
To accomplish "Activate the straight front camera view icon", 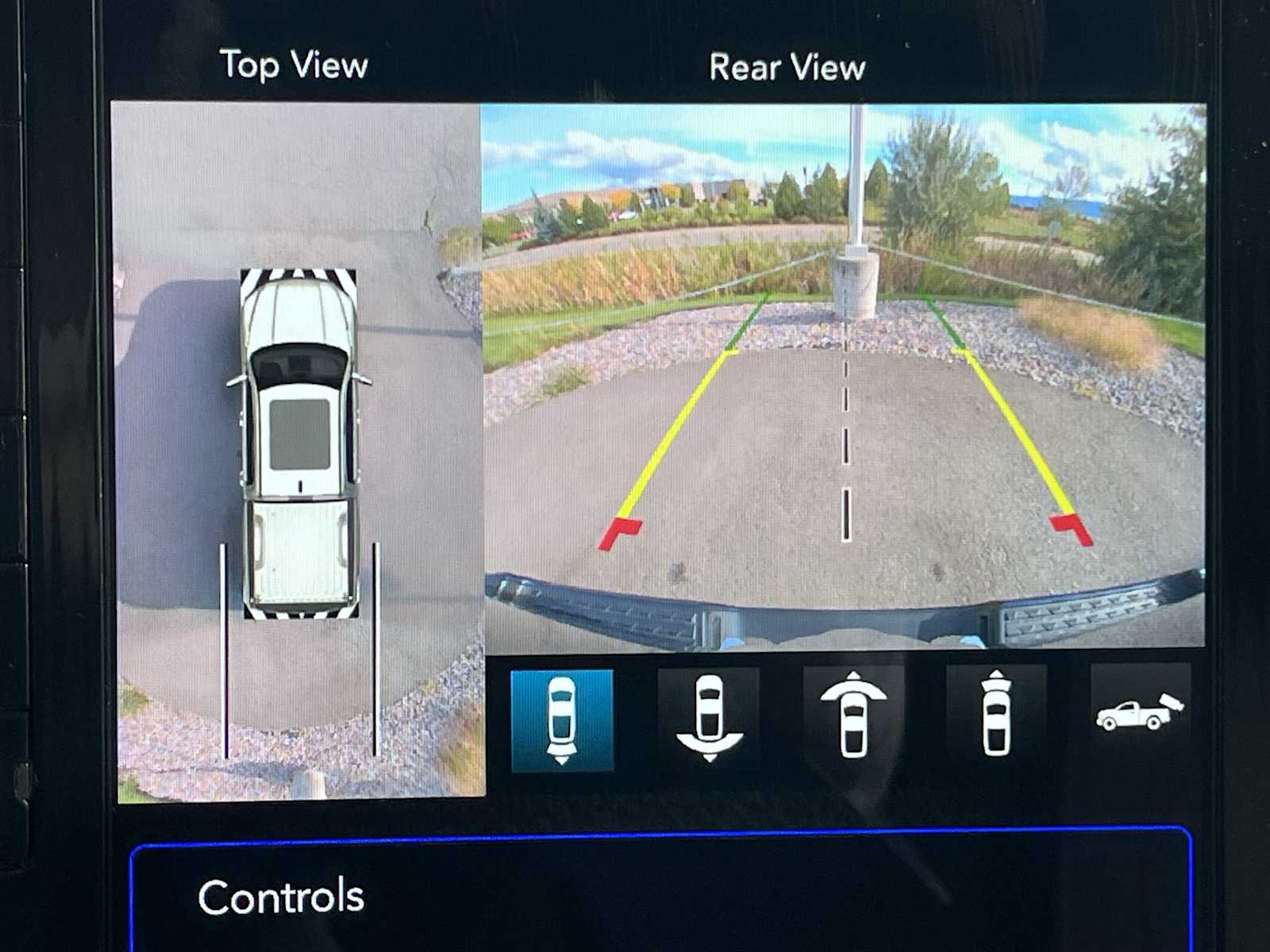I will pos(995,716).
